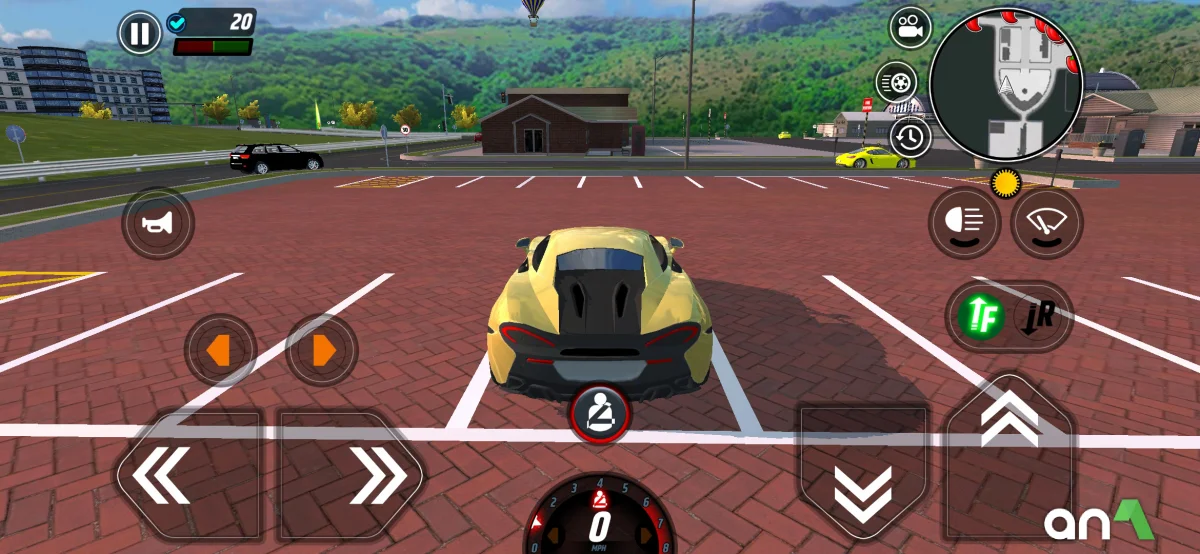This screenshot has height=554, width=1200.
Task: Tap the spinning wheel icon
Action: pos(896,82)
